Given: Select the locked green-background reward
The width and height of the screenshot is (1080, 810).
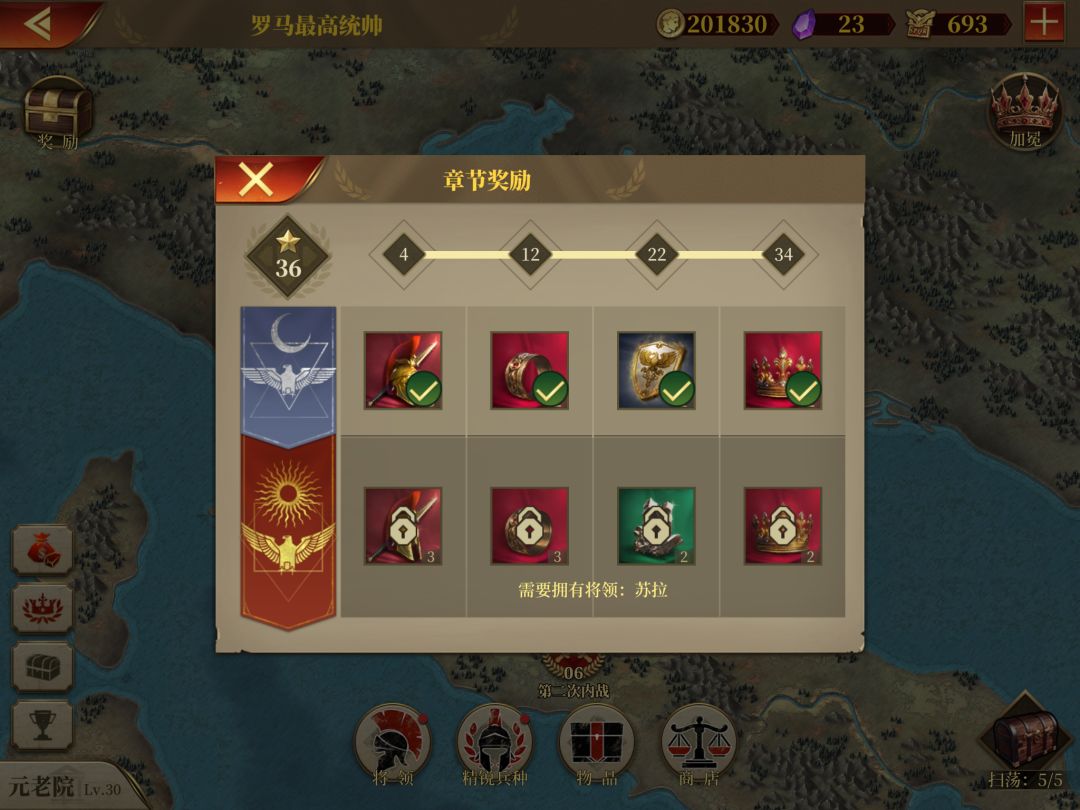Looking at the screenshot, I should pyautogui.click(x=656, y=526).
